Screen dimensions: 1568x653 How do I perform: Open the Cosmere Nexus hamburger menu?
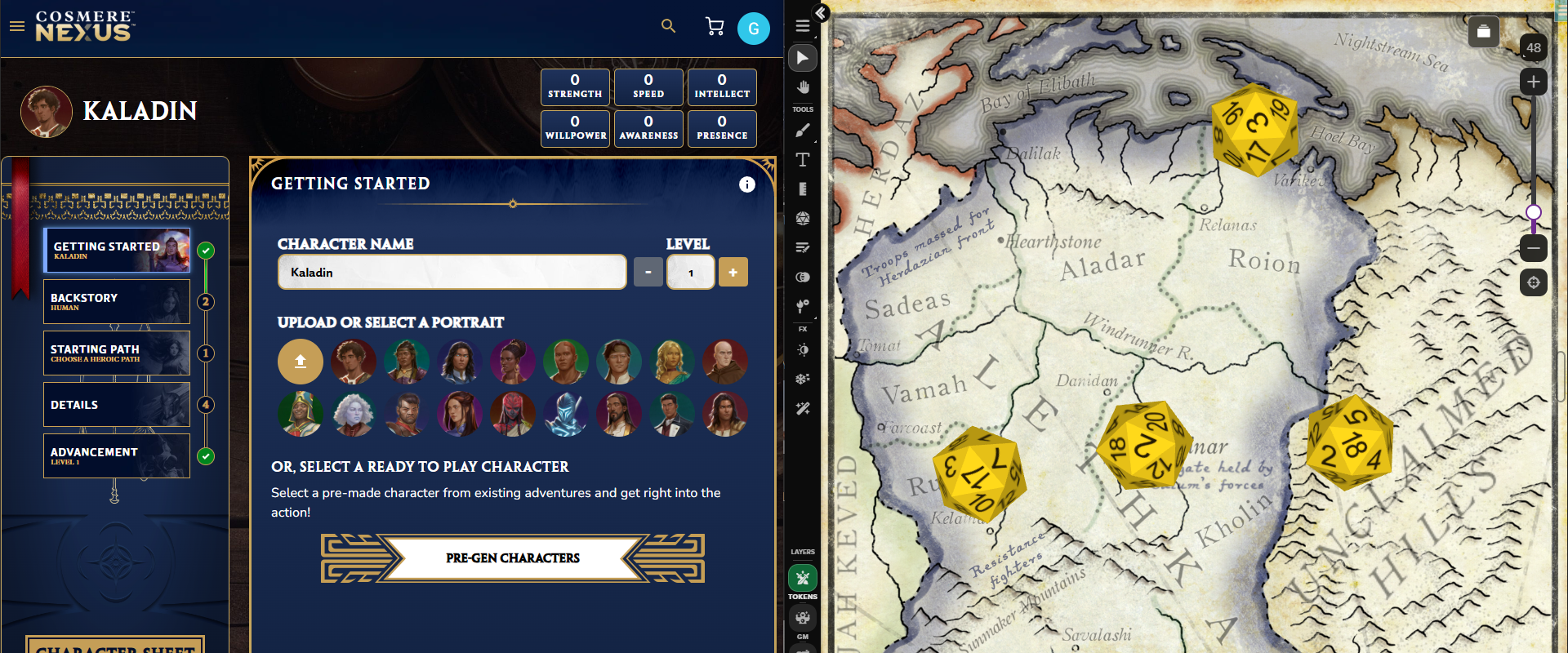click(17, 26)
